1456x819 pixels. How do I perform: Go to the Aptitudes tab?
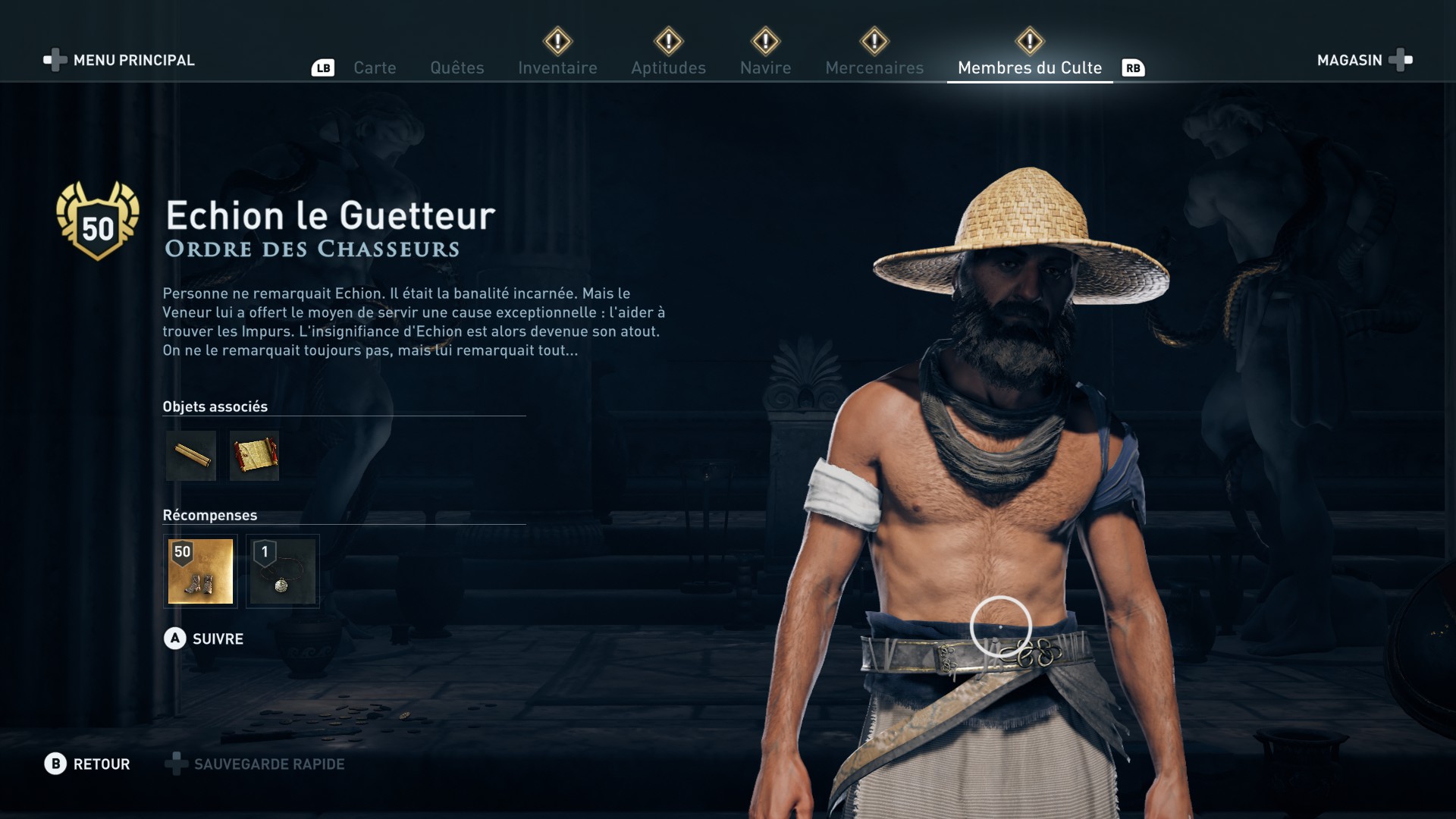click(x=668, y=67)
